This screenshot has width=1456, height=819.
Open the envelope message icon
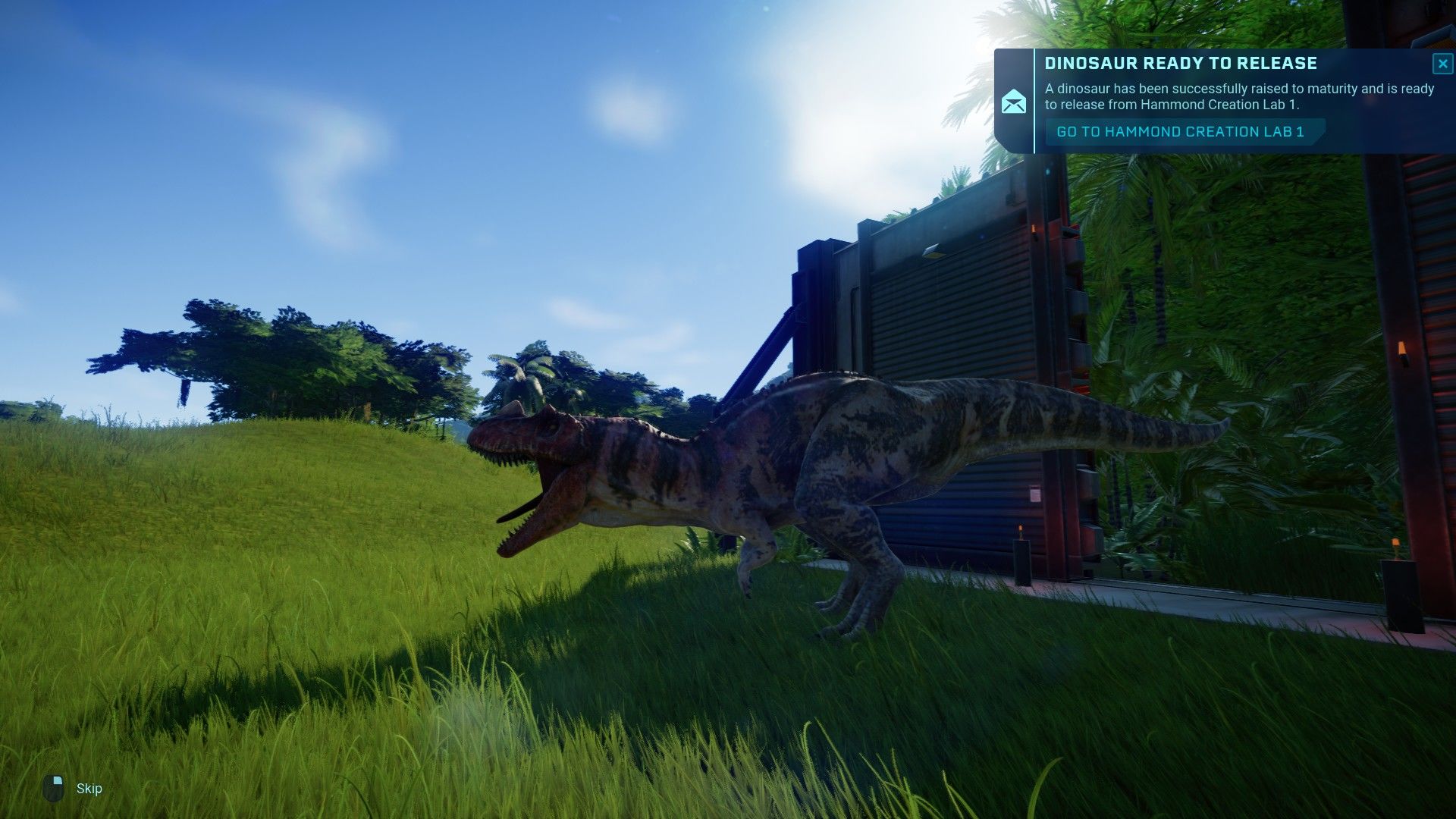click(x=1014, y=102)
